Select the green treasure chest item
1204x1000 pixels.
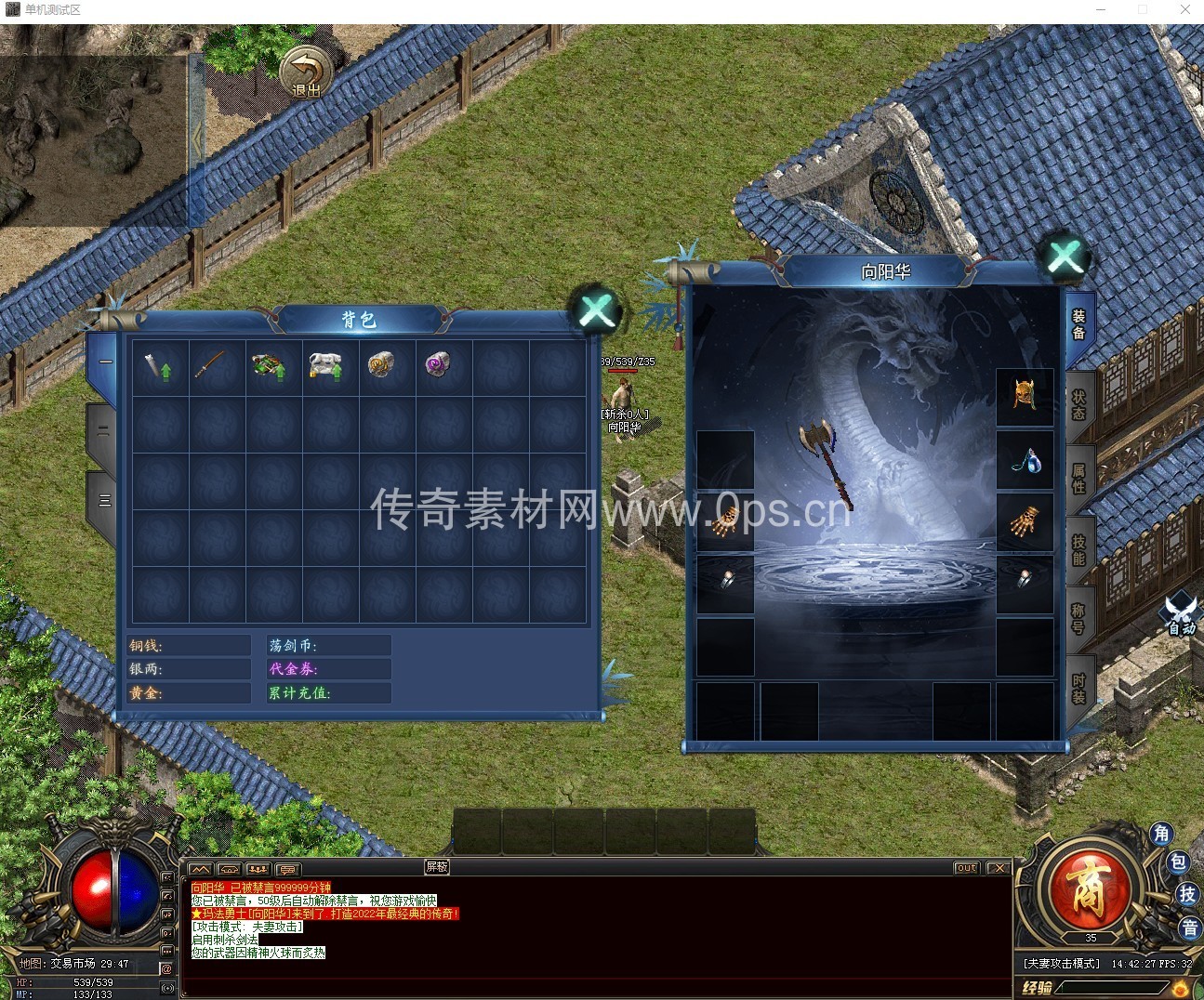(271, 366)
